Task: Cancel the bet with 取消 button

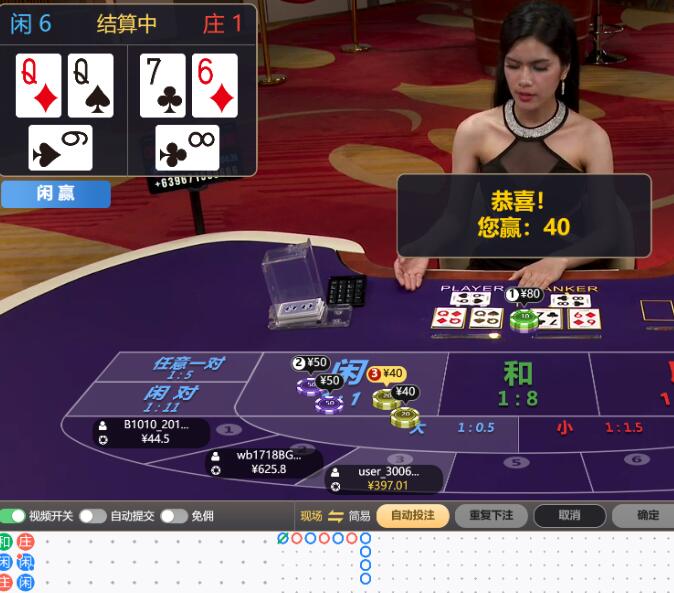Action: (x=569, y=516)
